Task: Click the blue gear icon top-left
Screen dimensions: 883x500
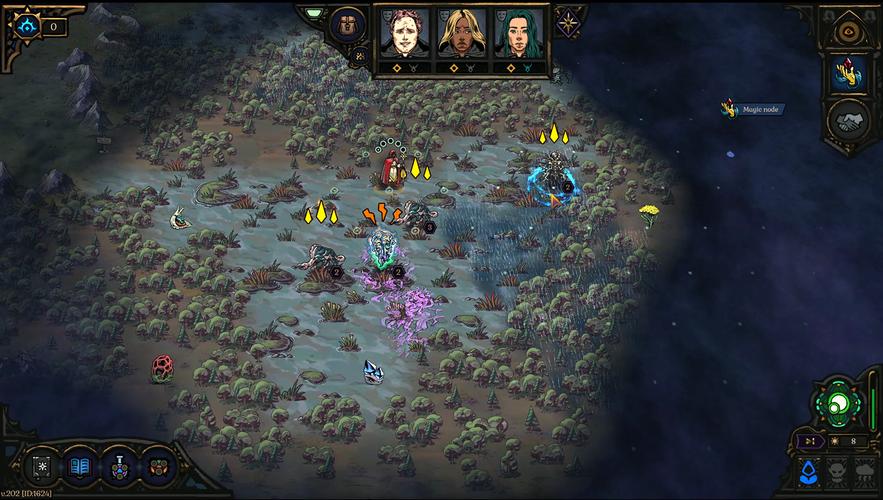Action: click(x=27, y=25)
